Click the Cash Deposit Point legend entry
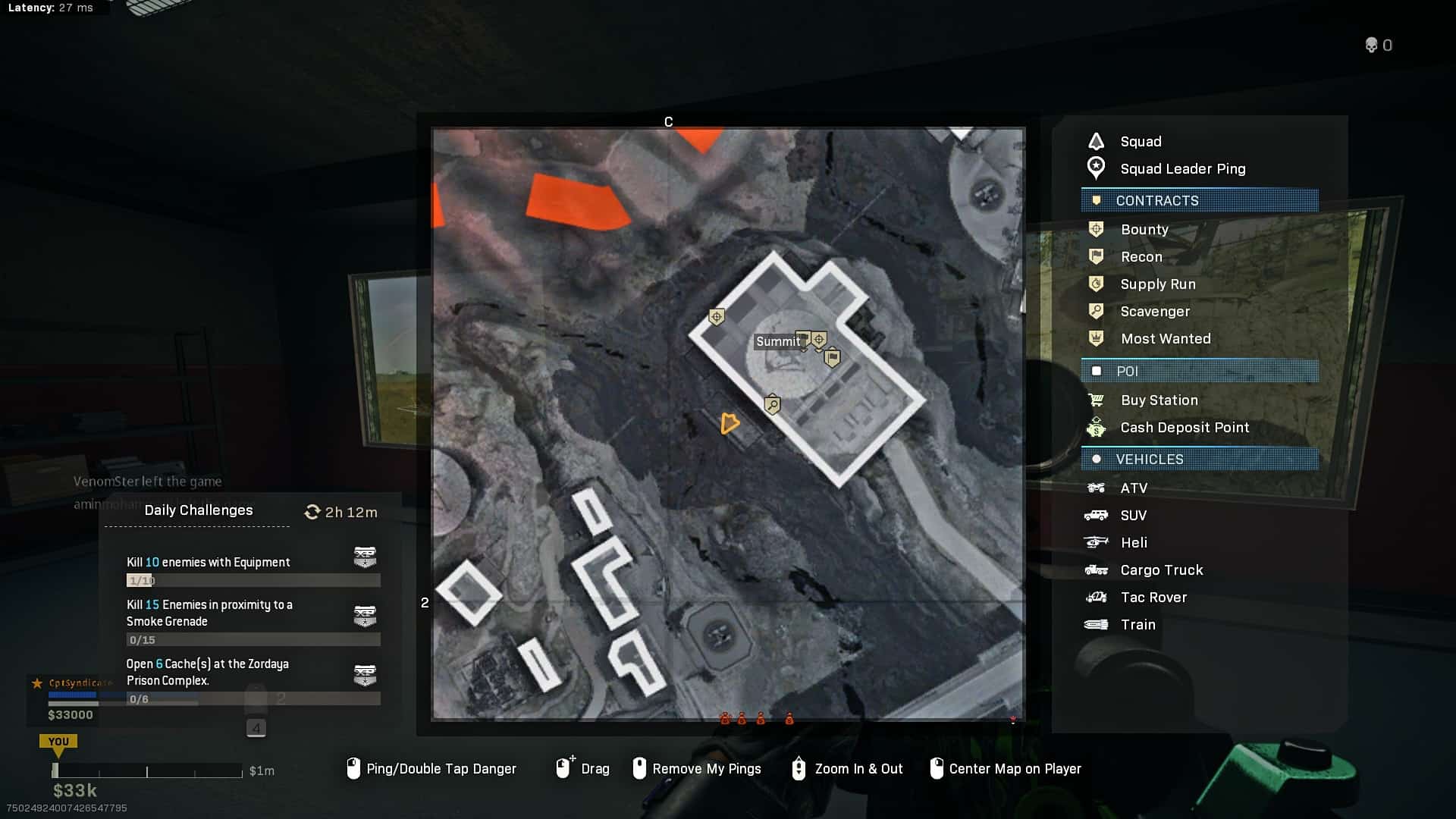This screenshot has height=819, width=1456. coord(1184,428)
